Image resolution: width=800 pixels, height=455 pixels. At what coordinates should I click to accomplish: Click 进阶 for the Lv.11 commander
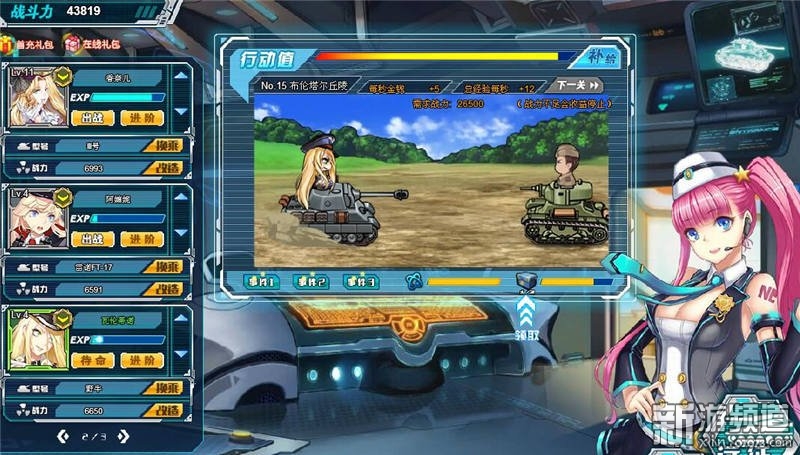click(142, 117)
